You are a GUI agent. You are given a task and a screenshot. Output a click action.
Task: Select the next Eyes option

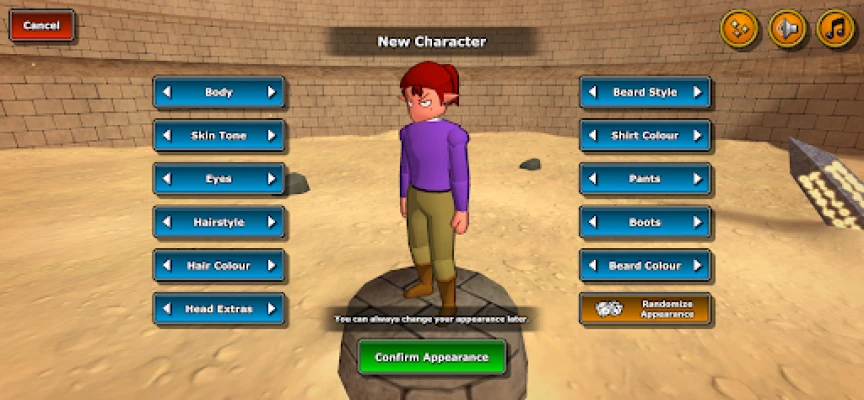[271, 179]
